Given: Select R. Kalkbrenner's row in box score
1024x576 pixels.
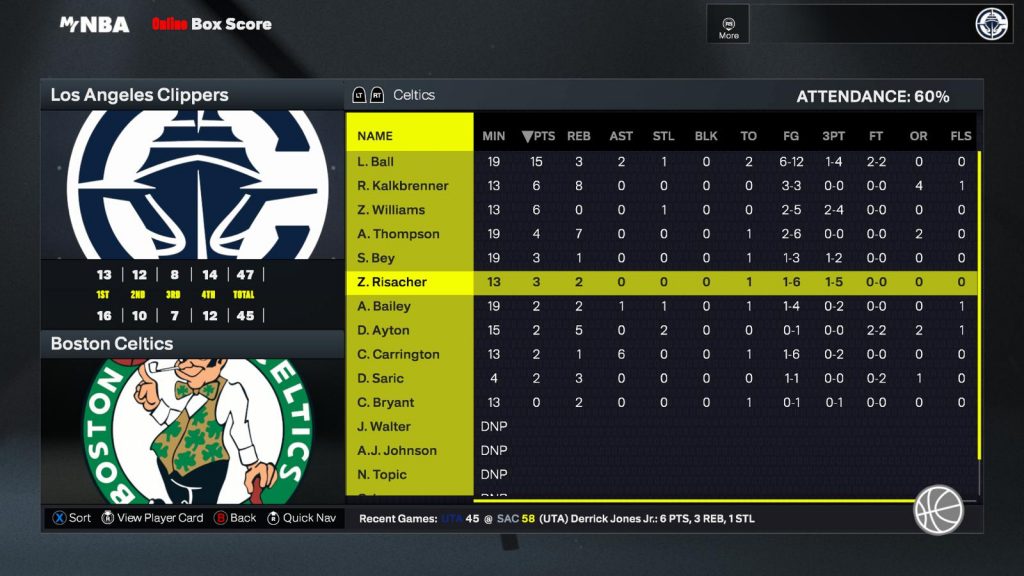Looking at the screenshot, I should [403, 186].
